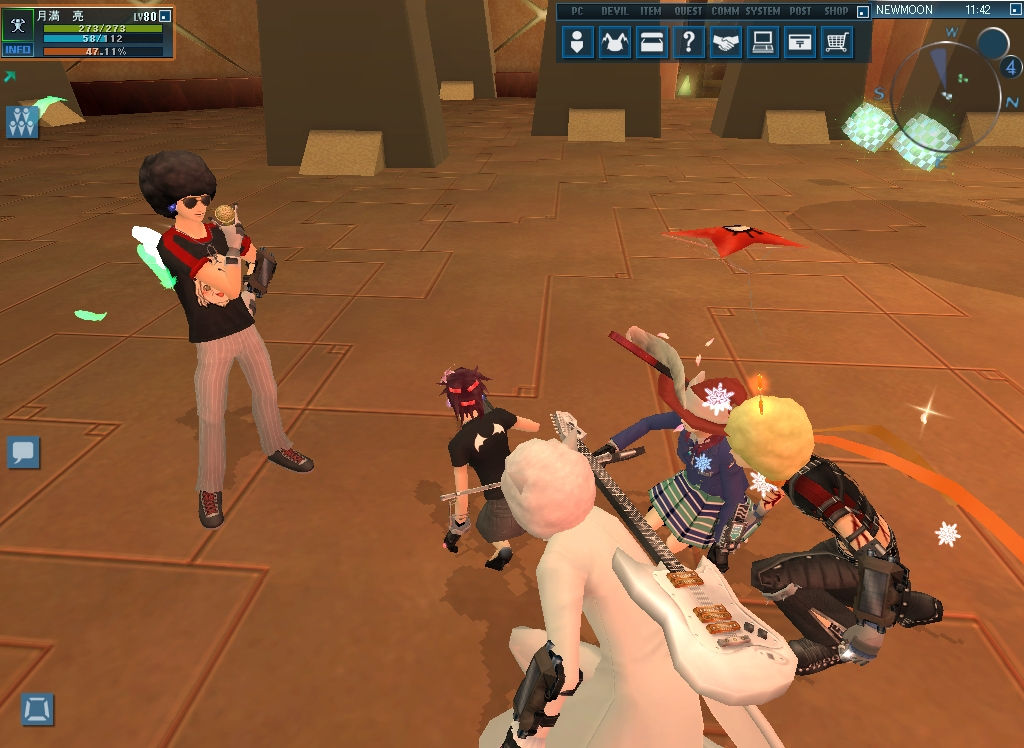Open the PC character menu icon
The image size is (1024, 748).
point(578,43)
